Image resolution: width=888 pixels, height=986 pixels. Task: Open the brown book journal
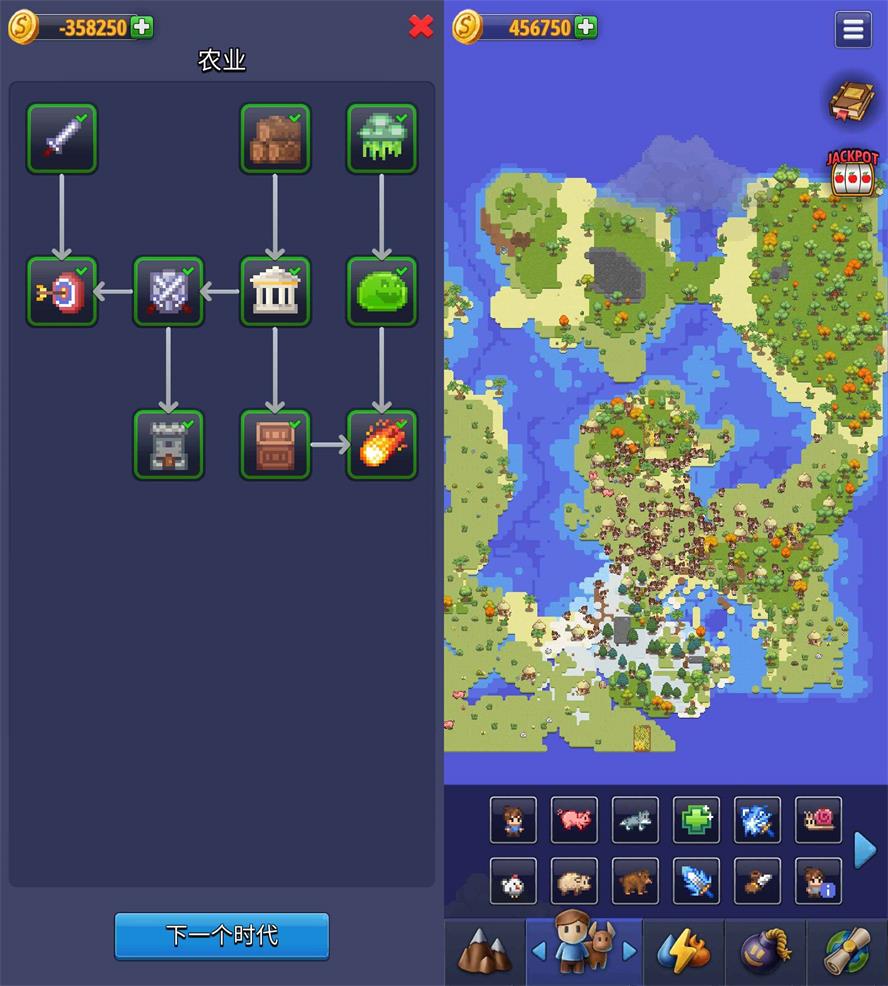pyautogui.click(x=852, y=101)
